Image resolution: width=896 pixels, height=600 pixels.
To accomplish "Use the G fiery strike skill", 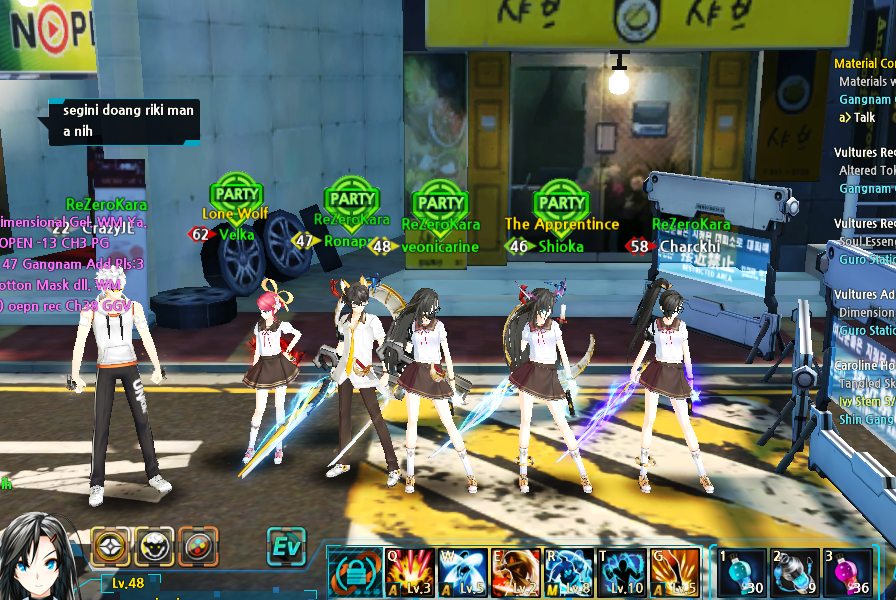I will click(675, 572).
